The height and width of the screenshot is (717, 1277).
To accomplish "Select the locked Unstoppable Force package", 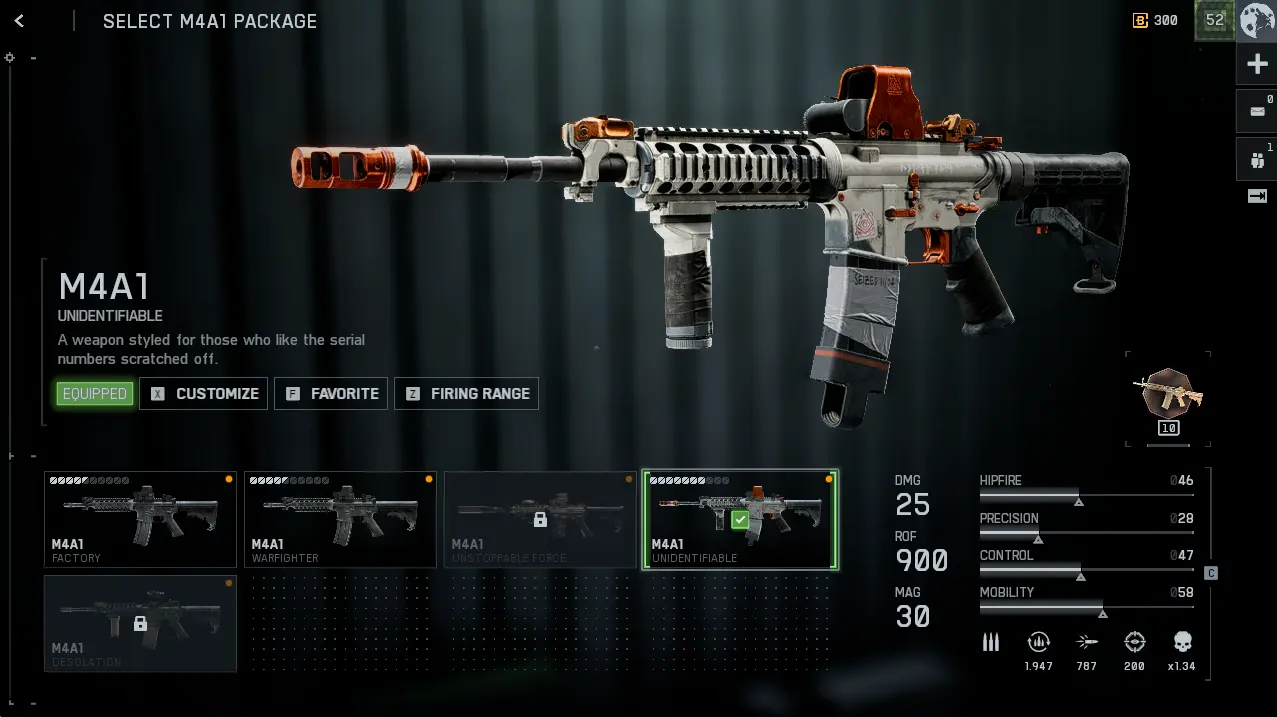I will click(540, 519).
